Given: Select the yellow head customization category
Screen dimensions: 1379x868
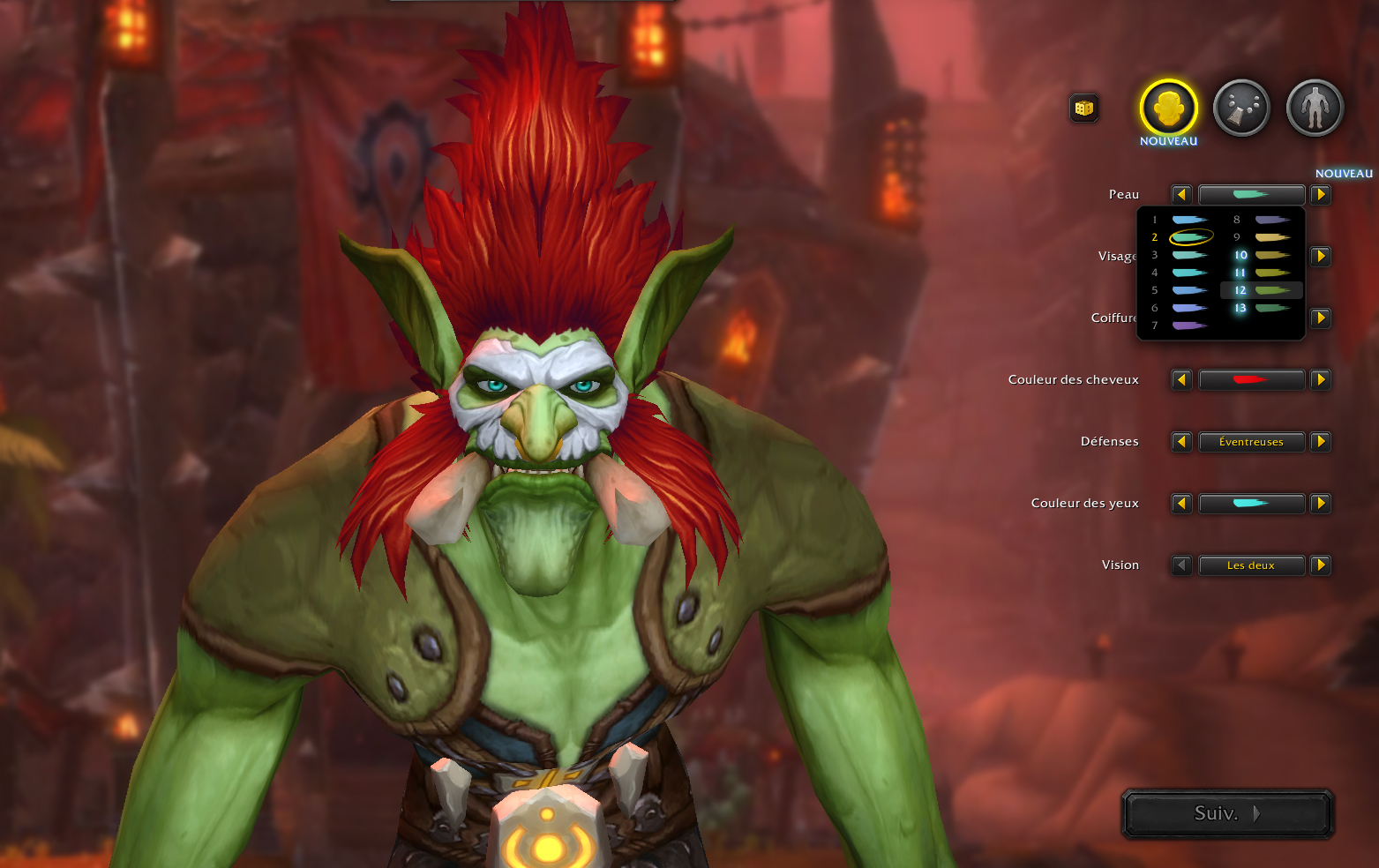Looking at the screenshot, I should (1168, 108).
